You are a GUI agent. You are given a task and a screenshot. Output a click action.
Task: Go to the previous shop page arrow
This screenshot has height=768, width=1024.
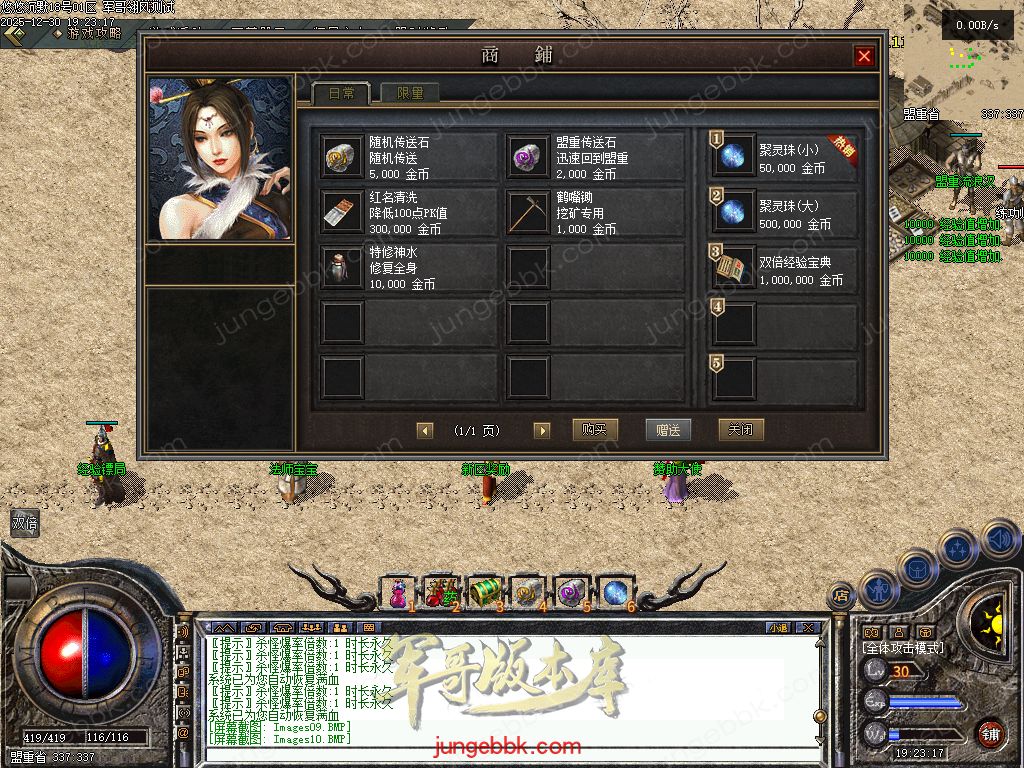tap(425, 431)
